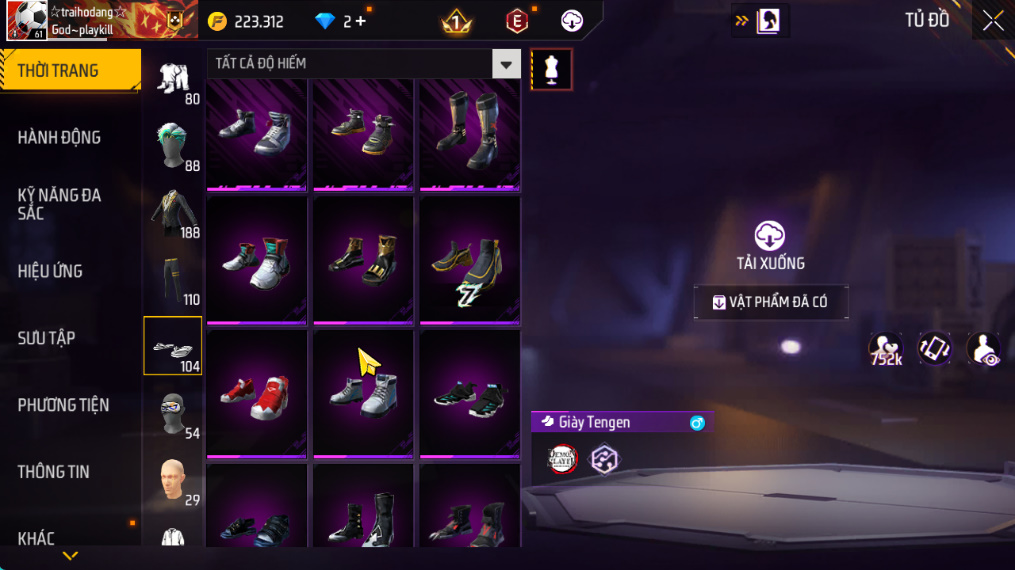Choose the jacket category with 188 items
Viewport: 1015px width, 570px height.
pos(173,212)
